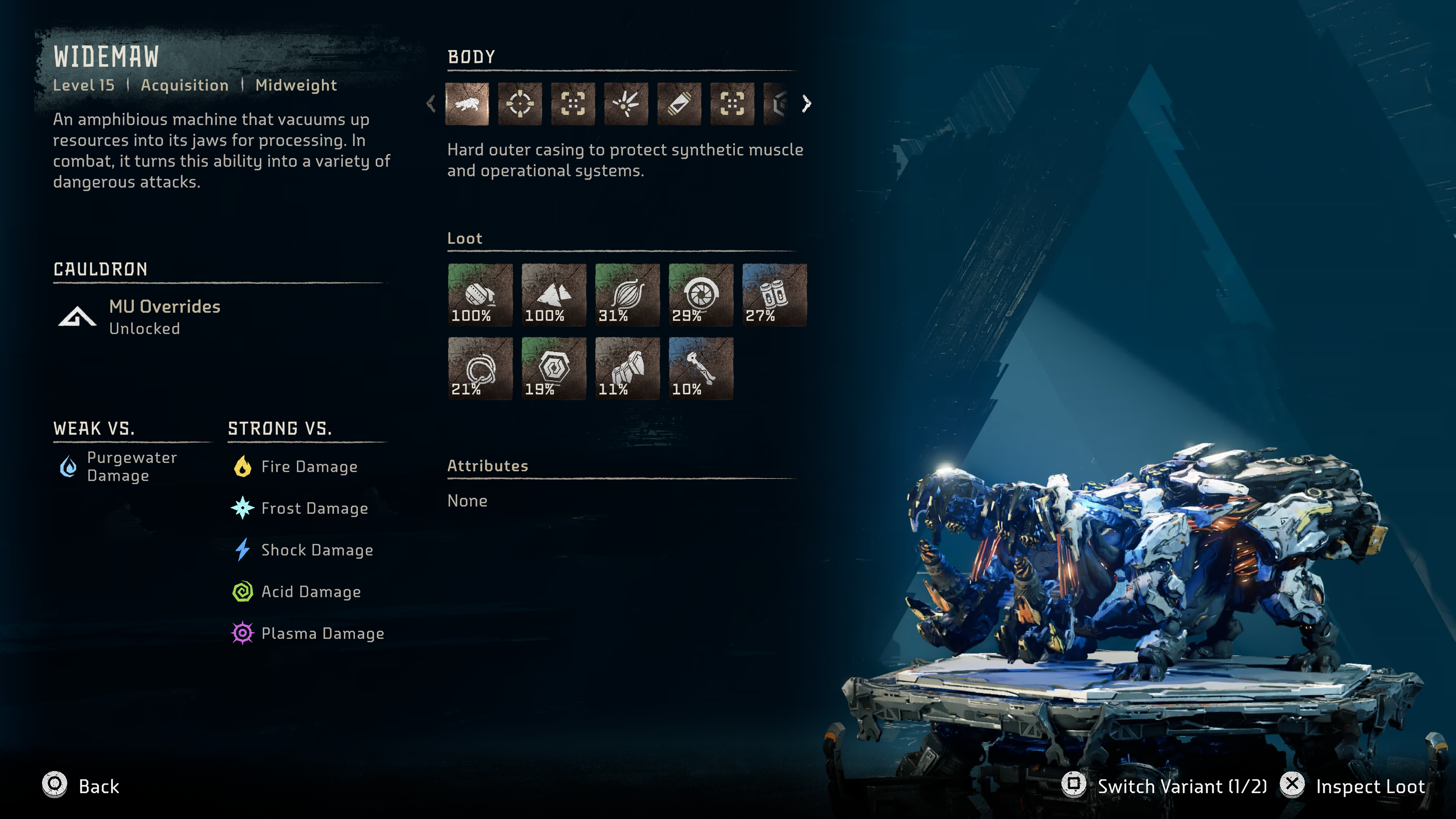Image resolution: width=1456 pixels, height=819 pixels.
Task: Inspect the twin canisters loot at 27%
Action: (774, 295)
